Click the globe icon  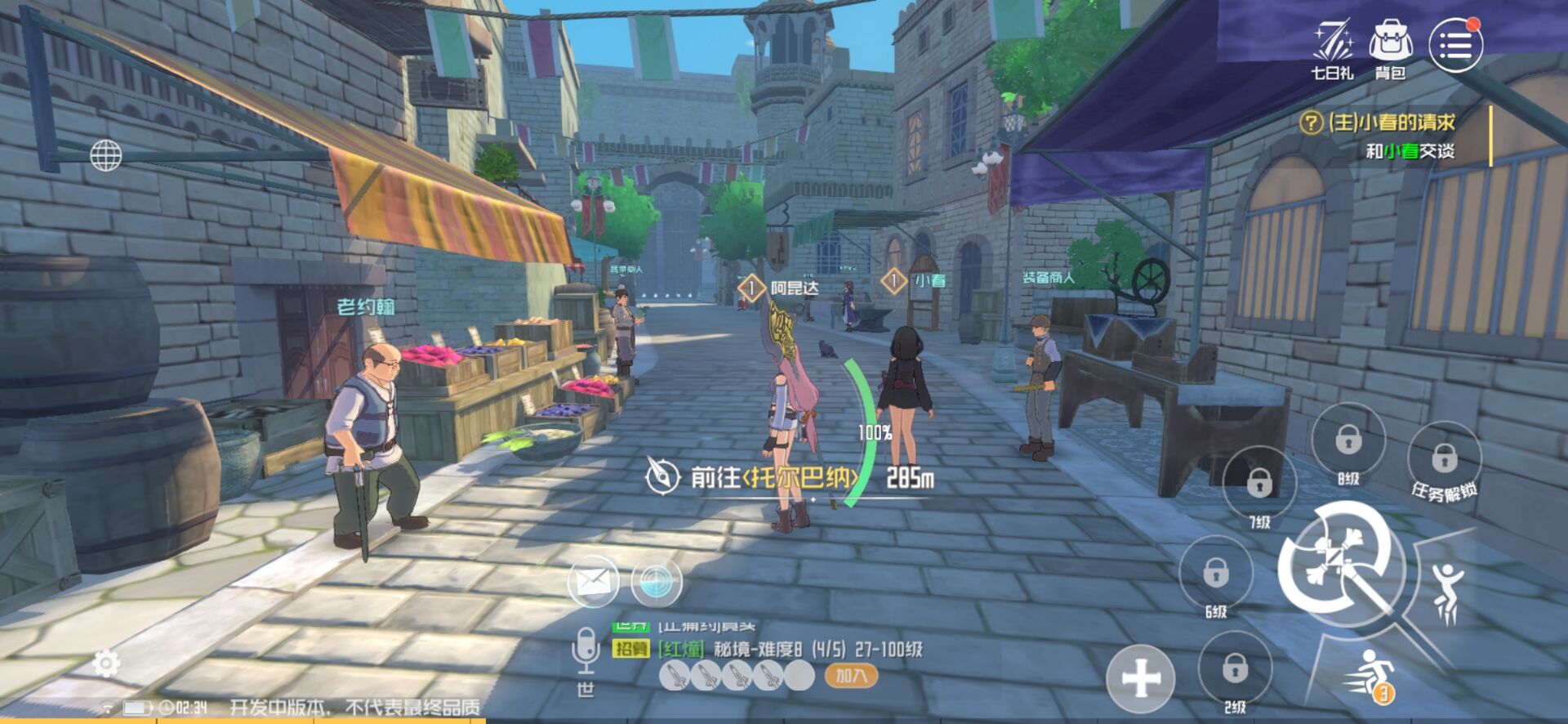coord(105,155)
